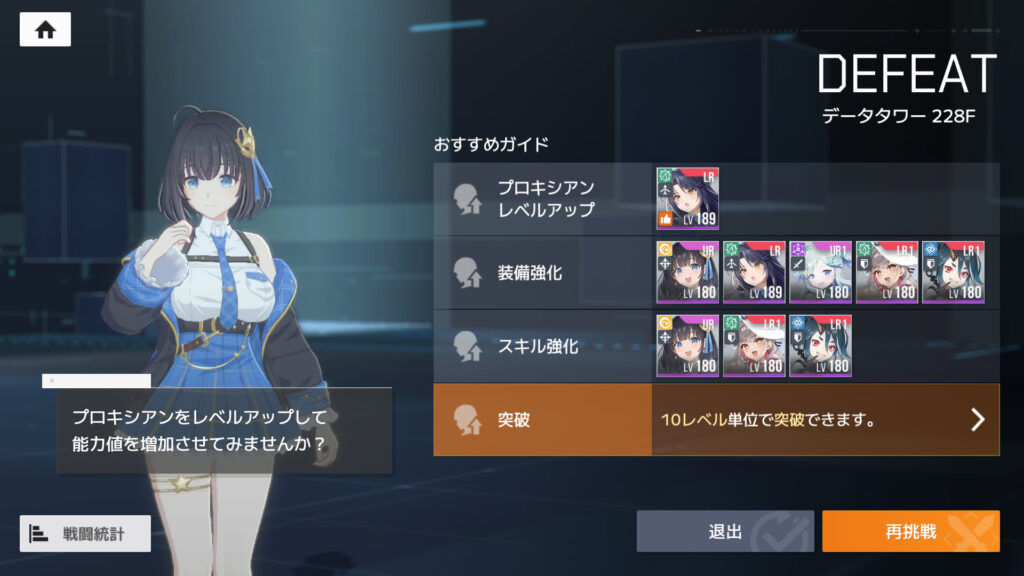Click the 退出 exit button

725,531
